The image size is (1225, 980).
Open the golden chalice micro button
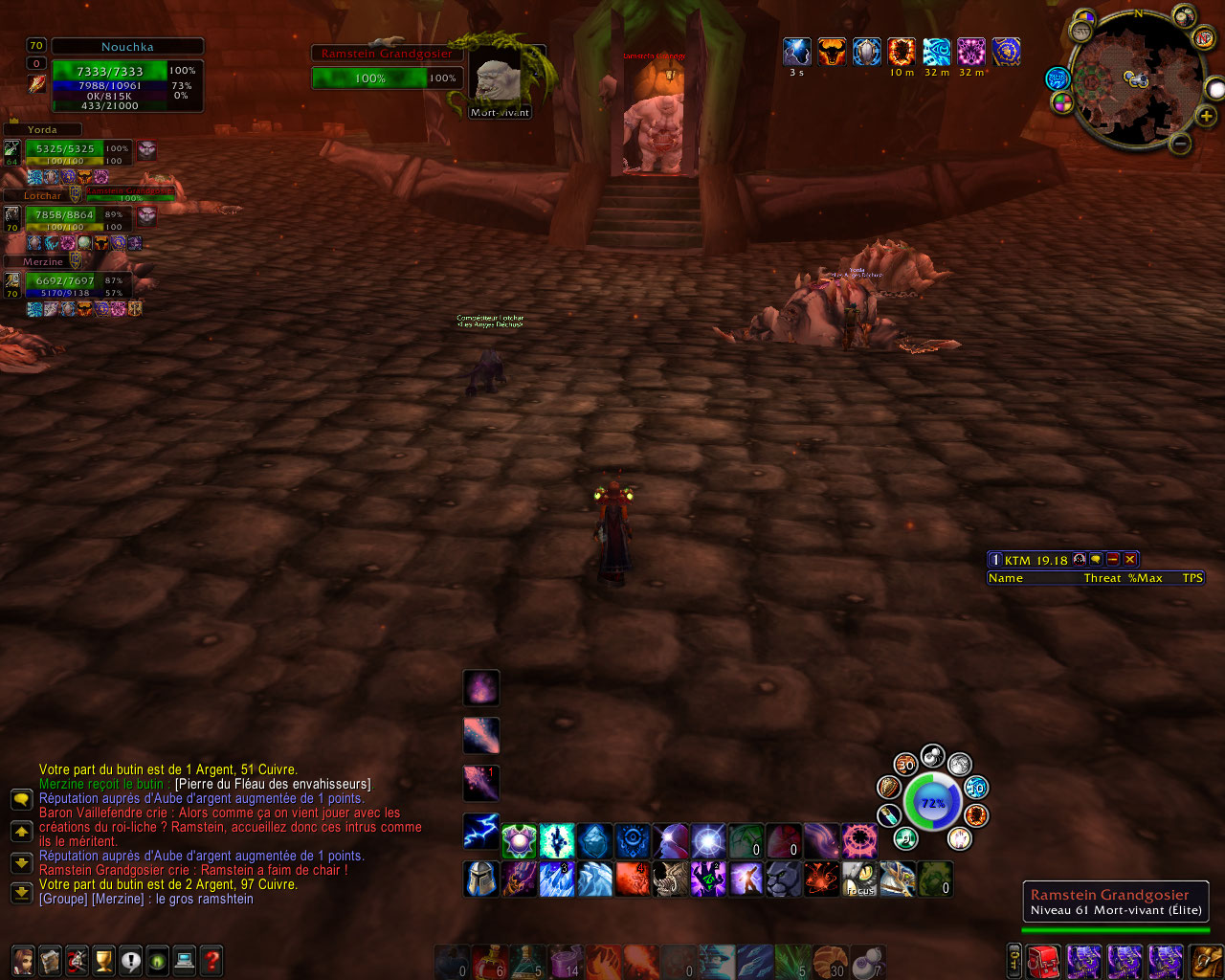(x=103, y=959)
